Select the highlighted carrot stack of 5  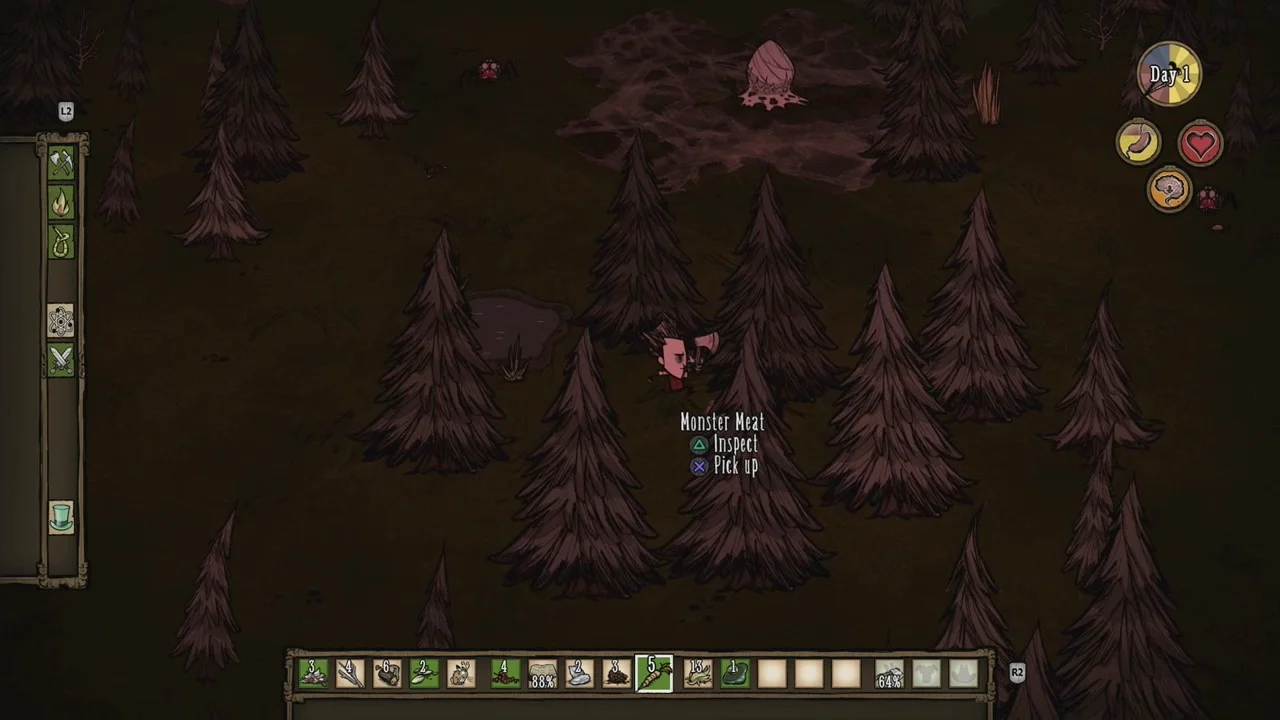654,674
